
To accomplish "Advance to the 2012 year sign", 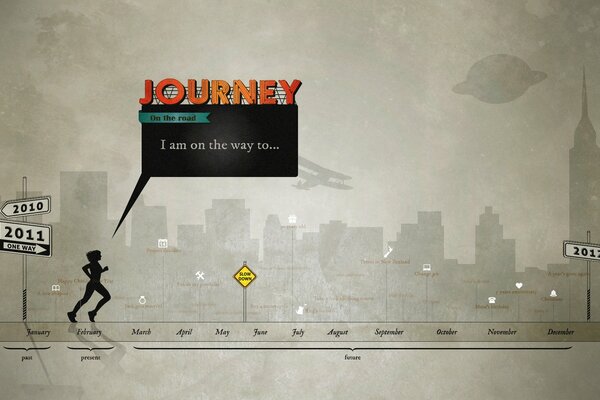I will coord(582,249).
